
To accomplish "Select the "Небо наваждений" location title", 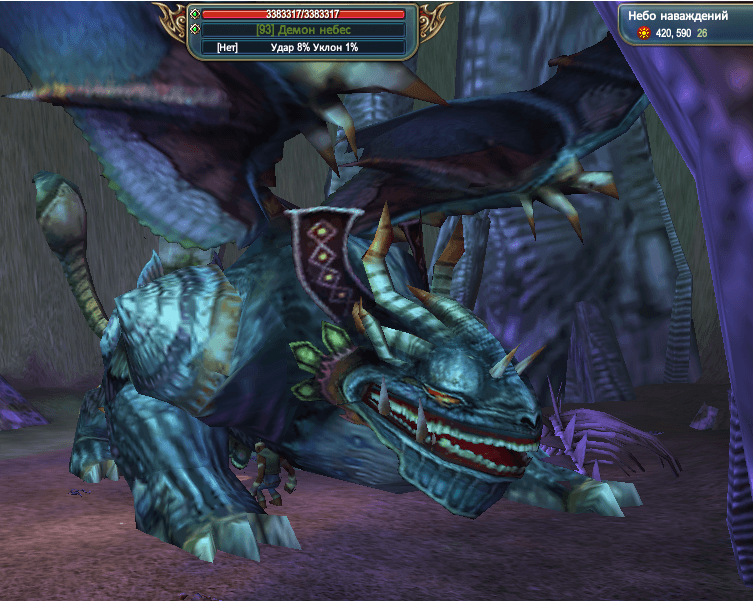I will click(x=676, y=16).
